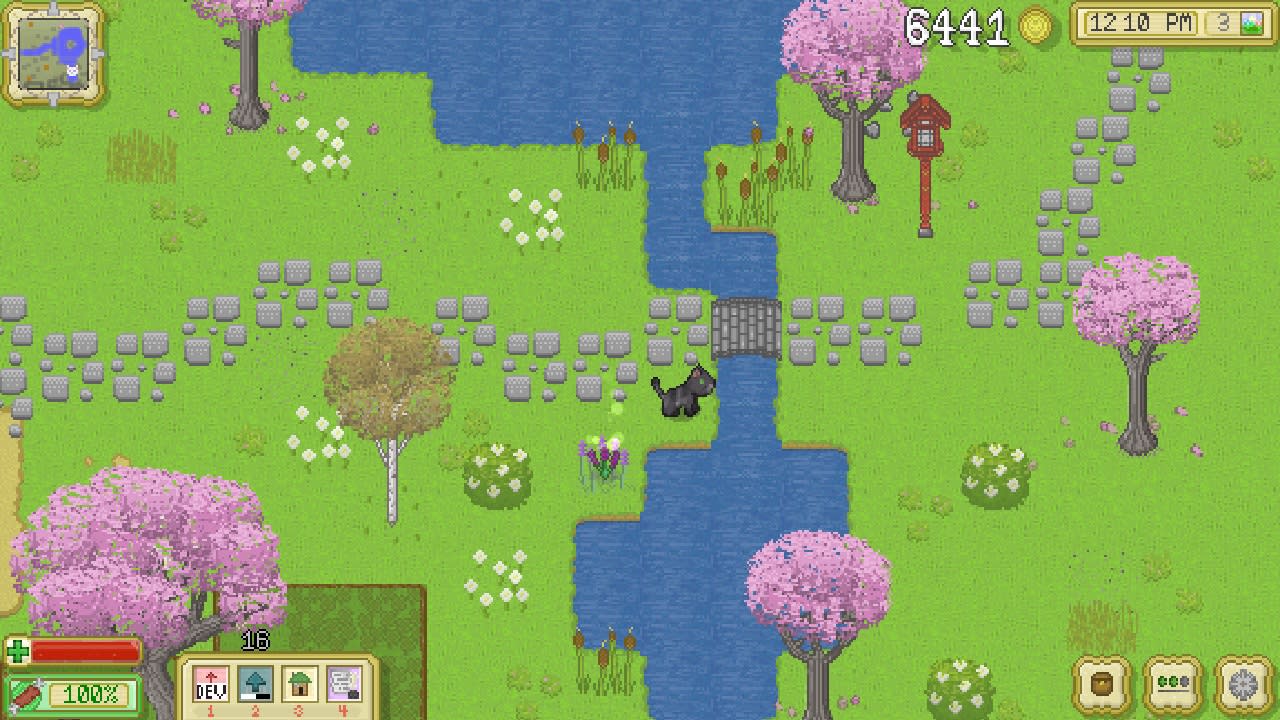Image resolution: width=1280 pixels, height=720 pixels.
Task: Open the inventory chest icon
Action: [x=1099, y=685]
